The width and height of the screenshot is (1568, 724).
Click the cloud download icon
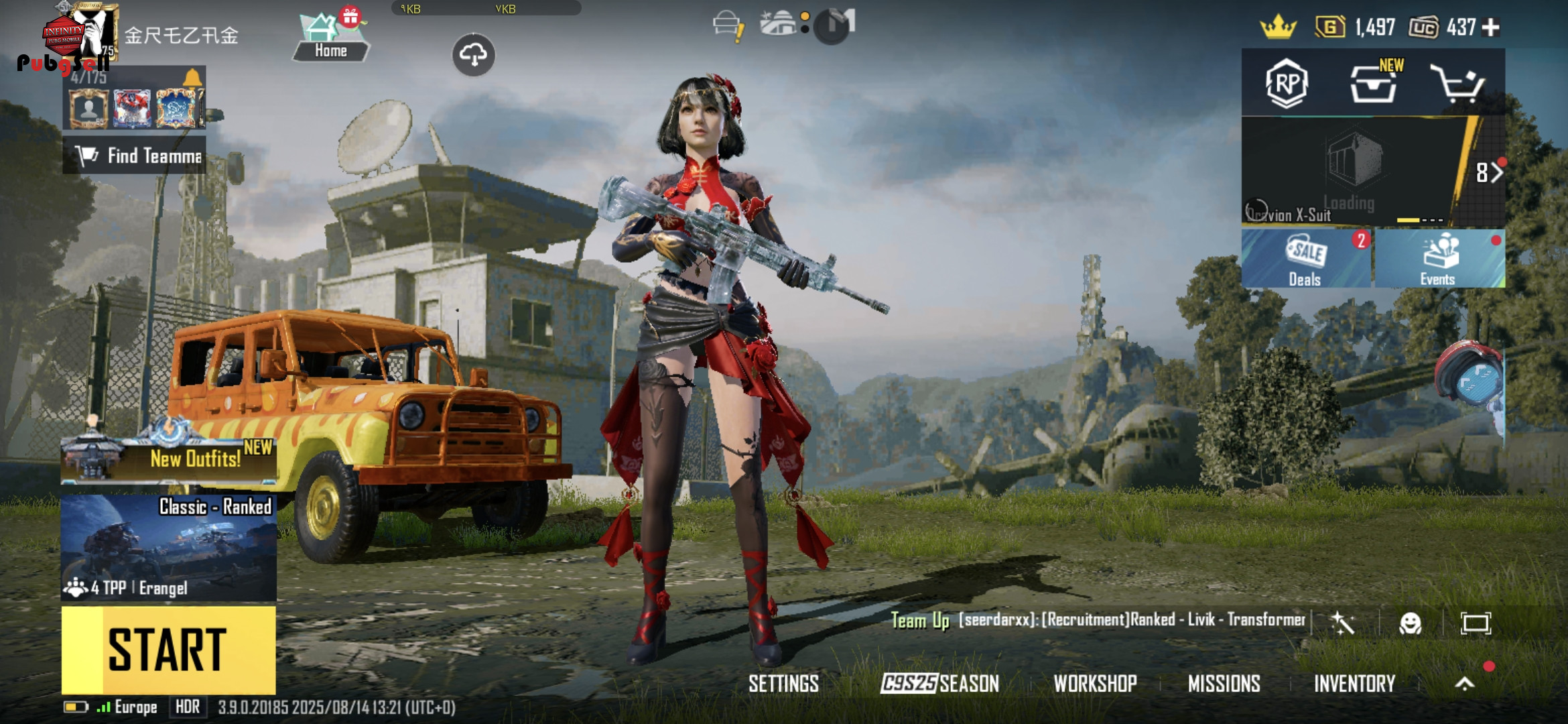pyautogui.click(x=473, y=55)
